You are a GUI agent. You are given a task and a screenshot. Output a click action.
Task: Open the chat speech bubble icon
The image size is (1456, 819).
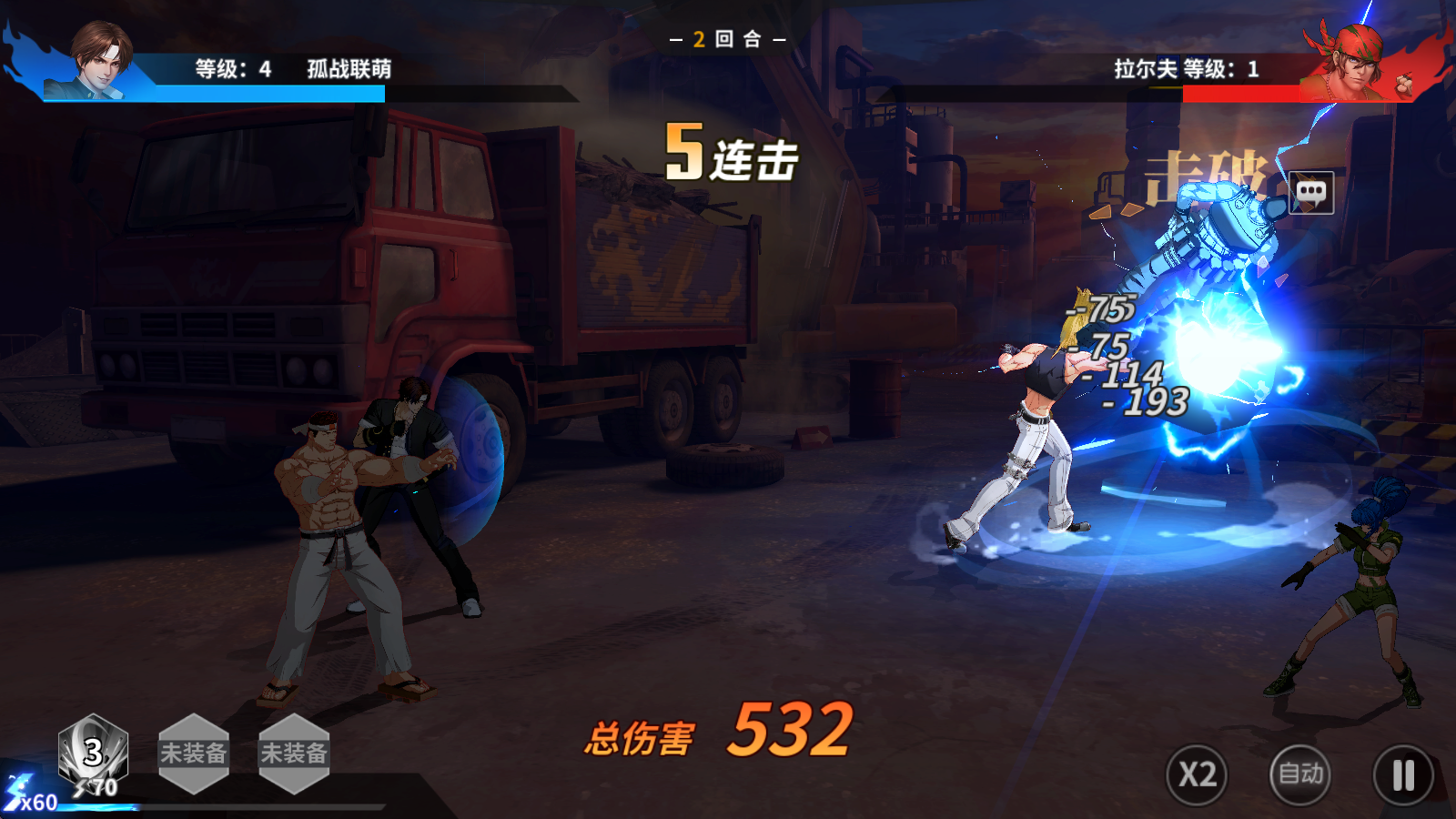[1311, 192]
